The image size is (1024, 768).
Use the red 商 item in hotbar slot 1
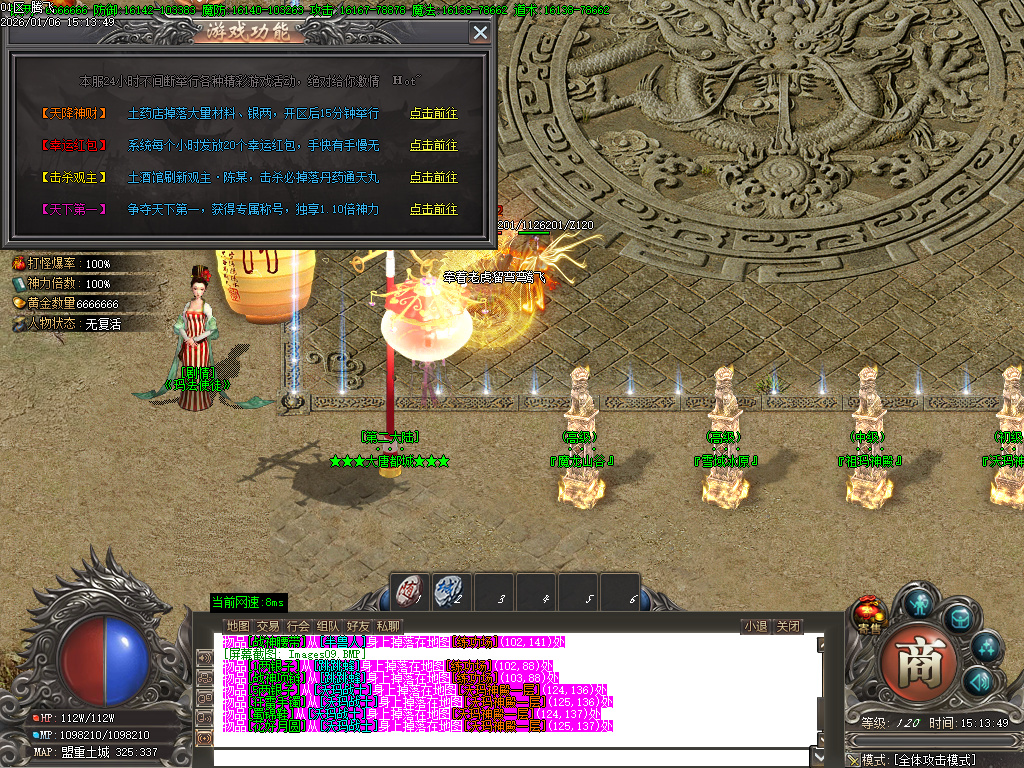409,592
